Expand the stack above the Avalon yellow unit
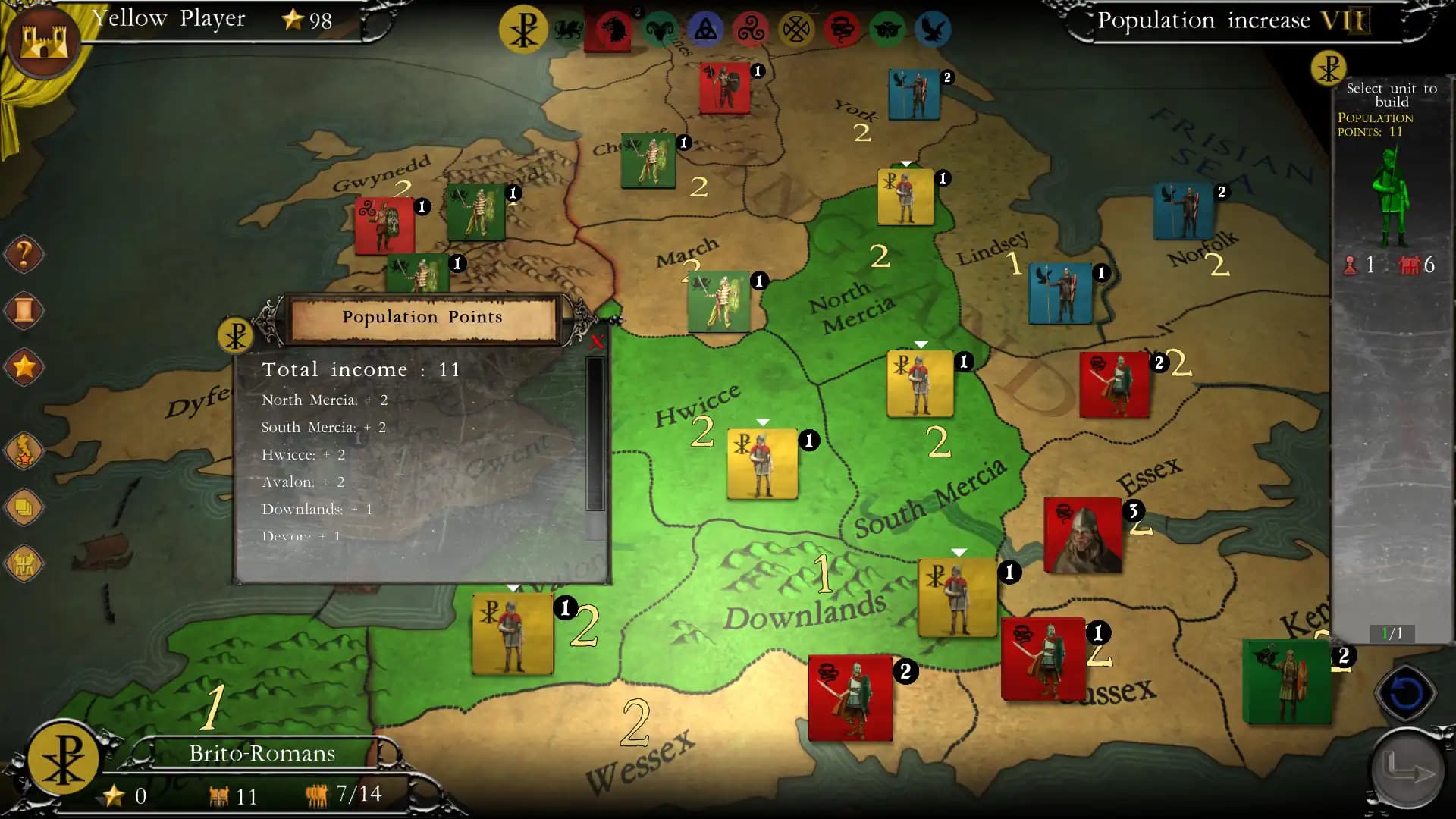1456x819 pixels. pyautogui.click(x=513, y=588)
